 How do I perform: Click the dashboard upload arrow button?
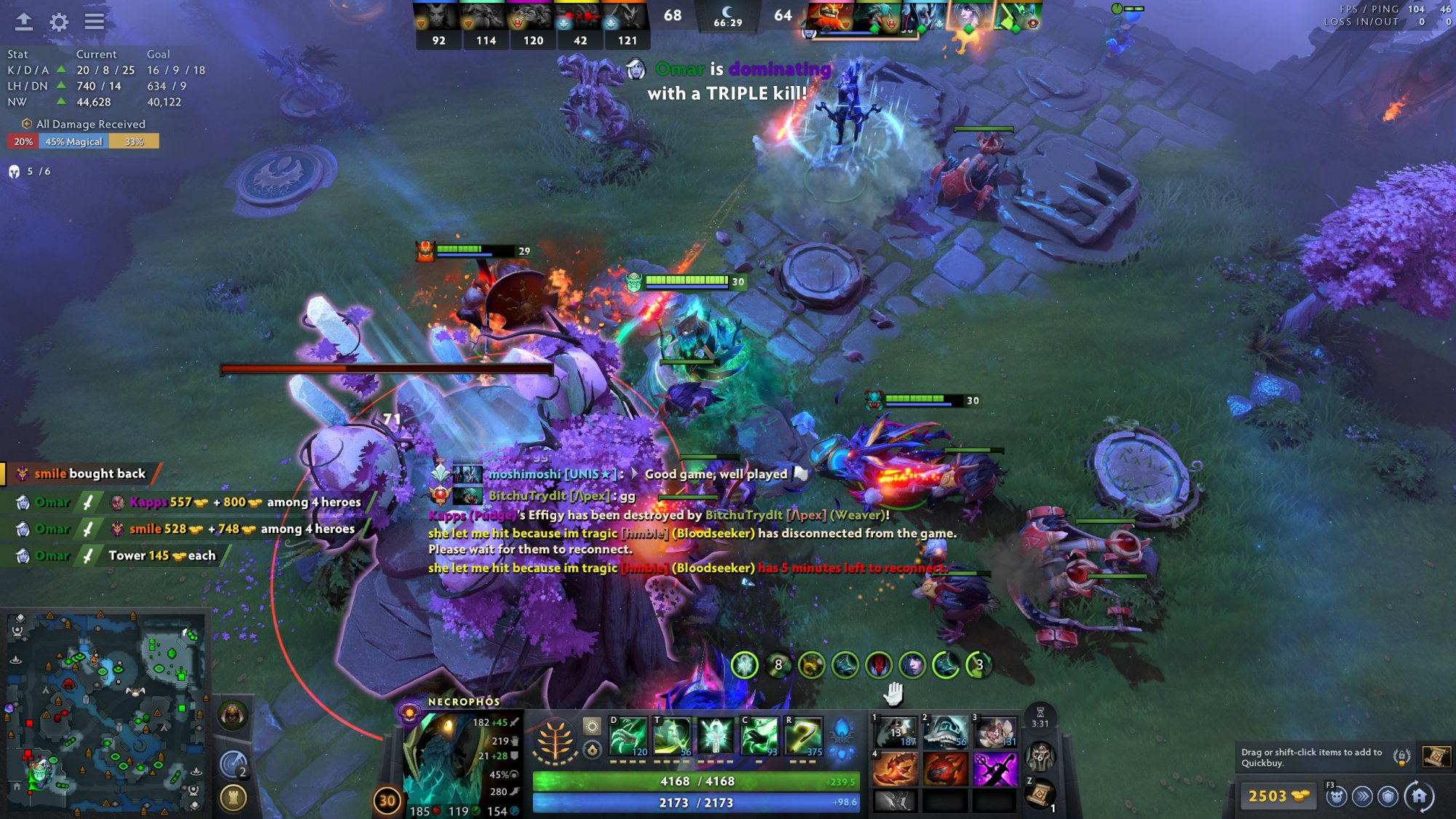pyautogui.click(x=24, y=22)
